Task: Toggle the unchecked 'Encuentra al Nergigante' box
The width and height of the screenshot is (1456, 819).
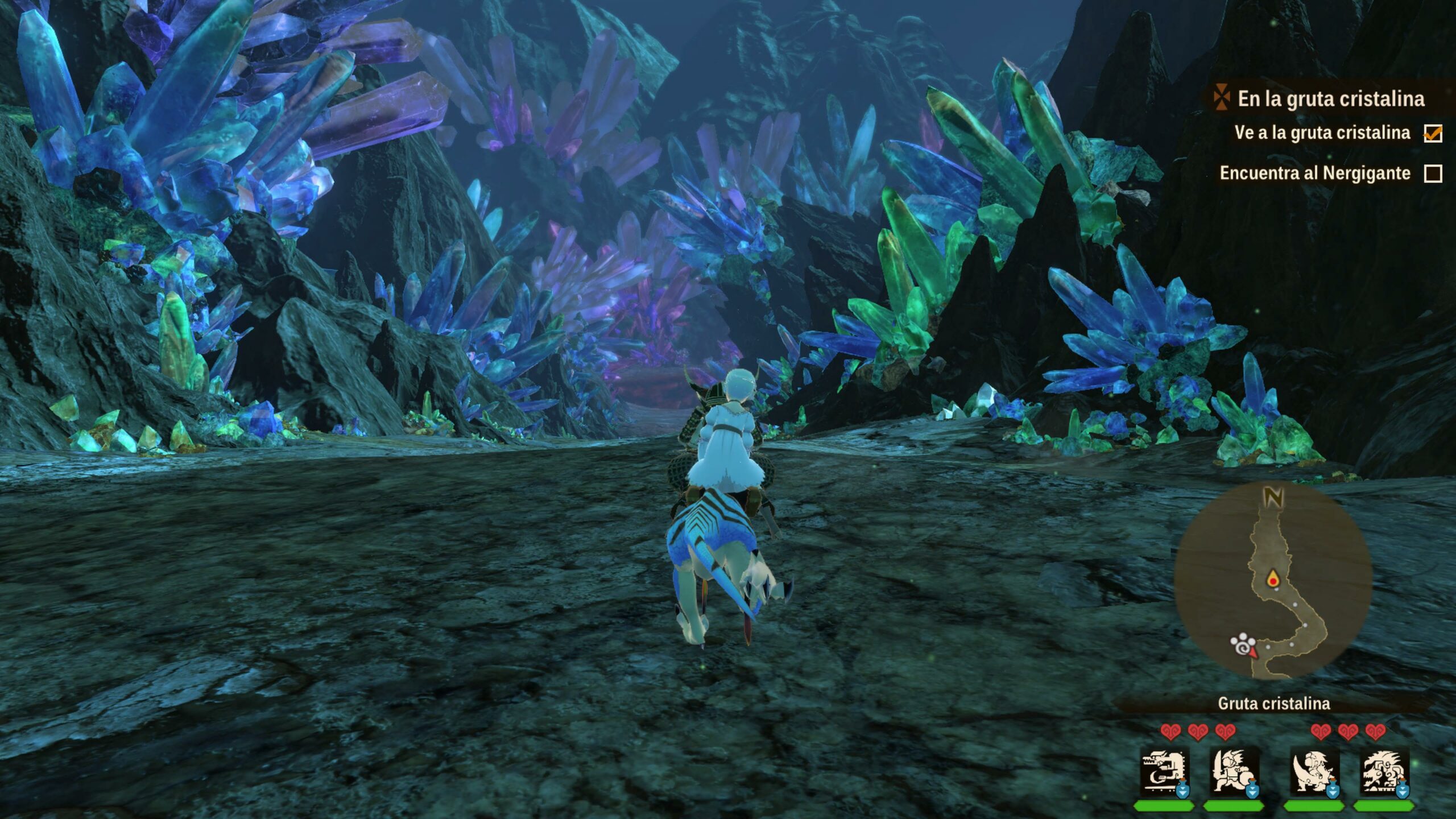Action: click(x=1433, y=173)
